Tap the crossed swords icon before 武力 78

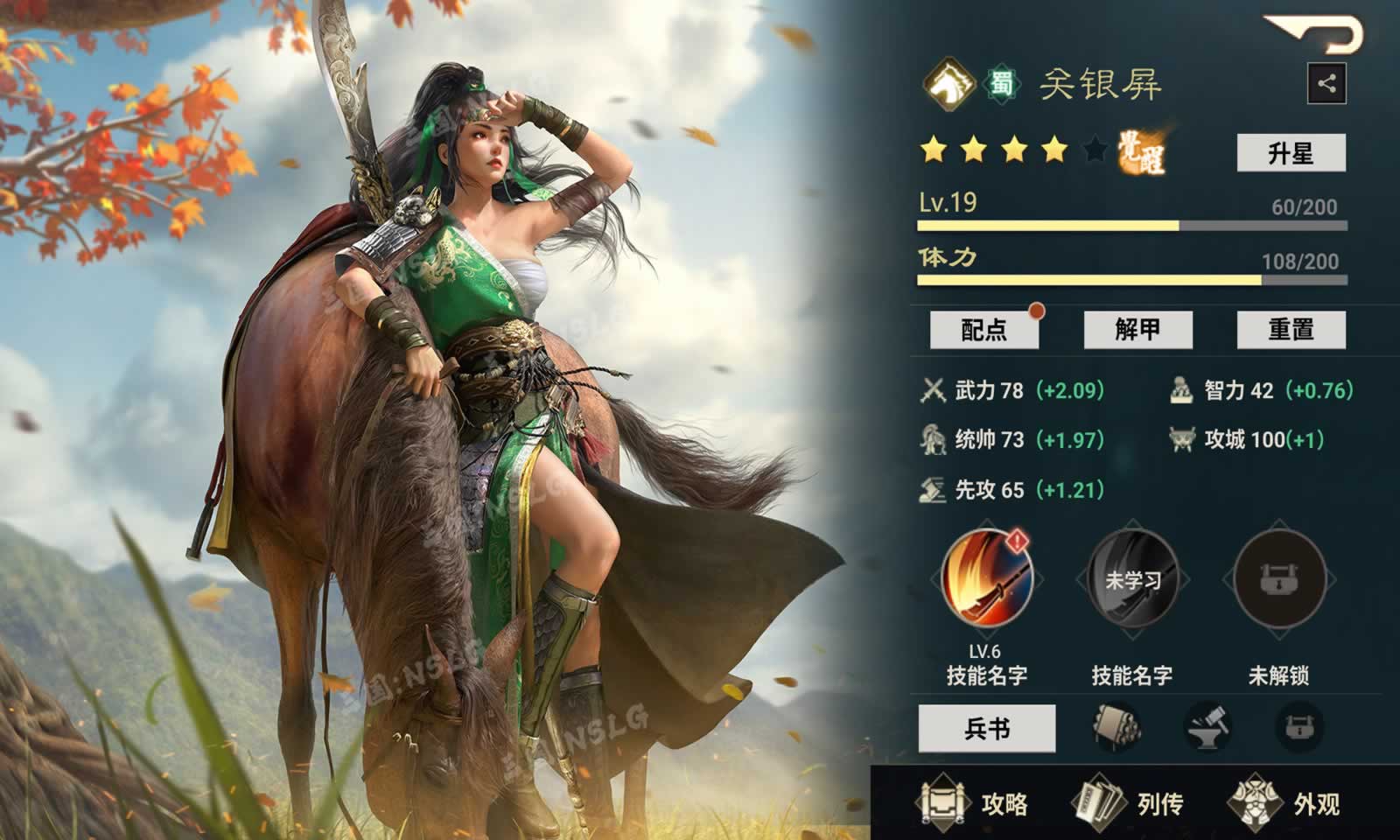pyautogui.click(x=931, y=391)
